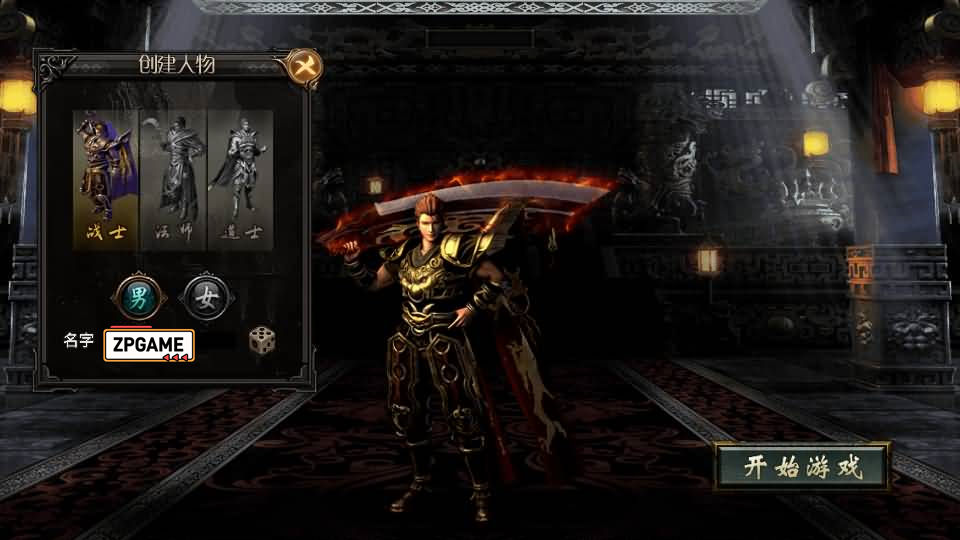Select the 战士 warrior class portrait
Screen dimensions: 960x540
coord(105,178)
